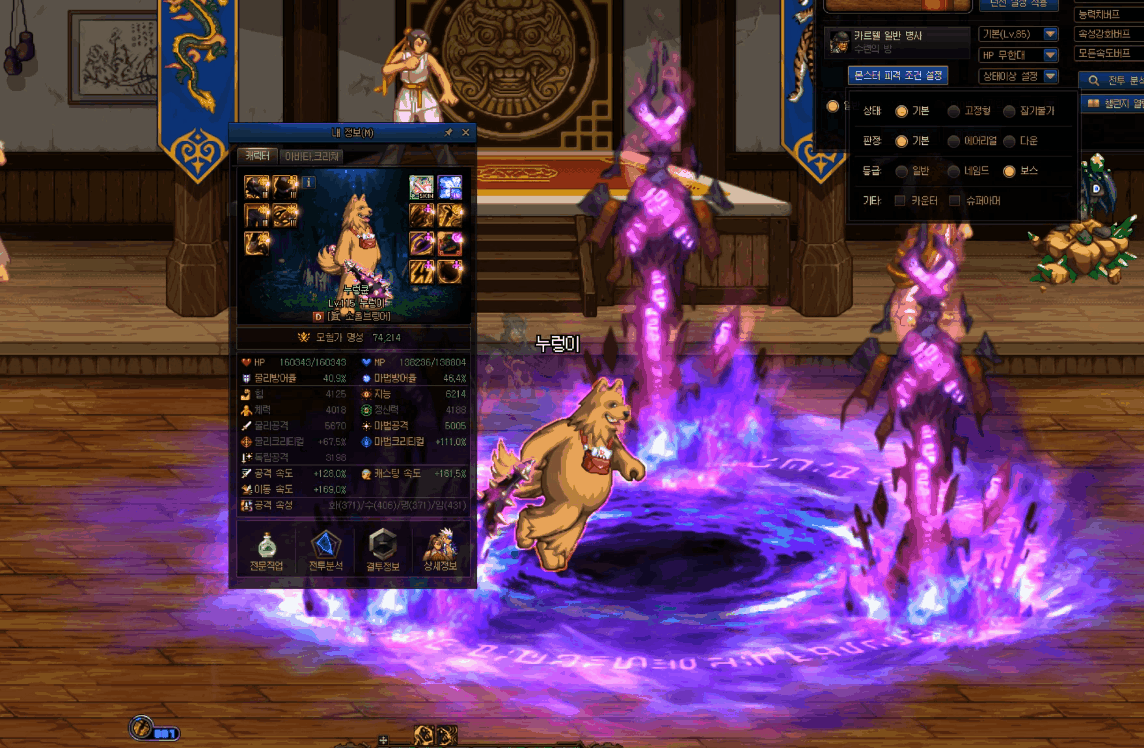Choose 다운 for hit judgment
This screenshot has width=1144, height=748.
1009,141
